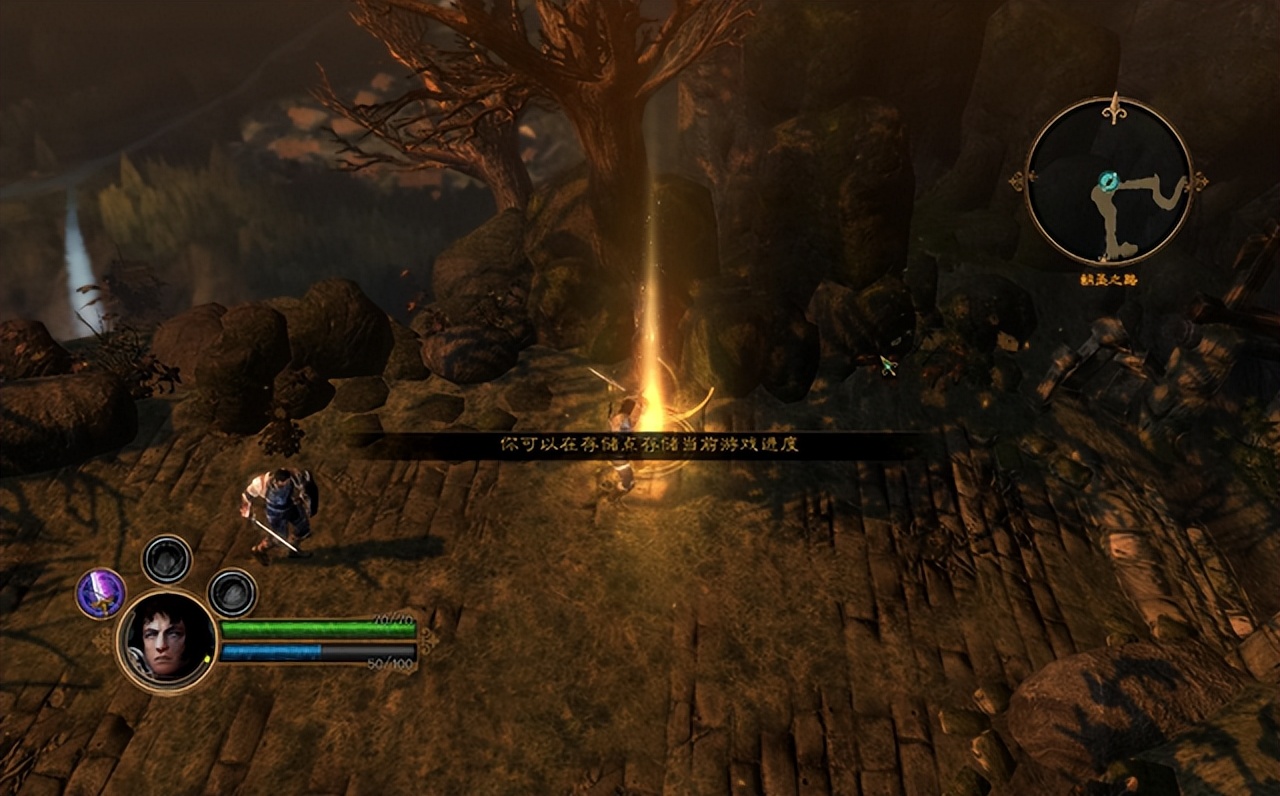
Task: Select the teal eye marker on minimap
Action: coord(1108,181)
